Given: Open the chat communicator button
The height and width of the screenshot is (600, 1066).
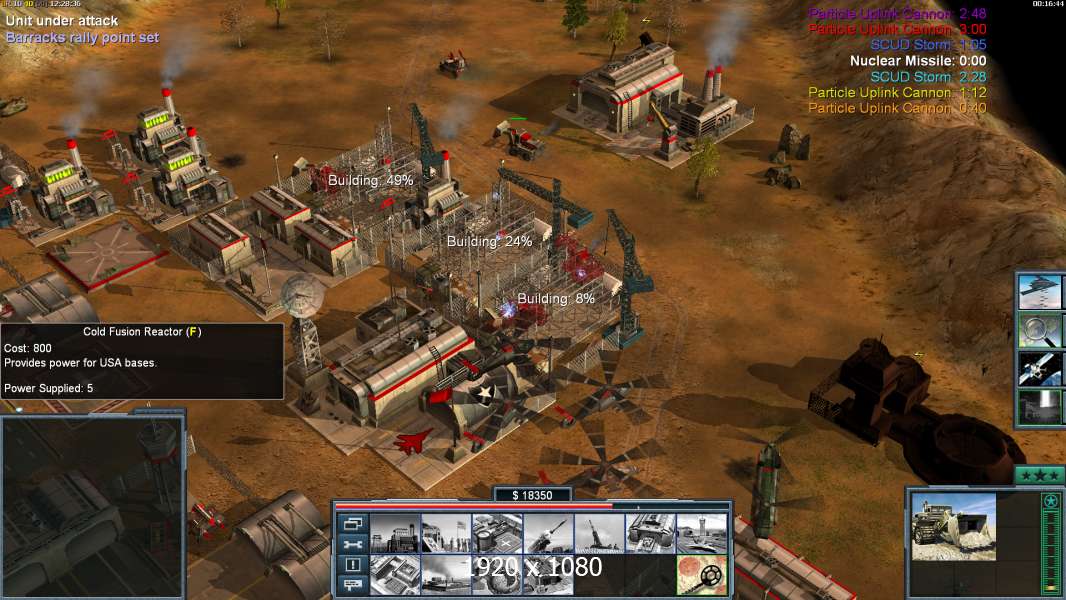Looking at the screenshot, I should coord(353,585).
